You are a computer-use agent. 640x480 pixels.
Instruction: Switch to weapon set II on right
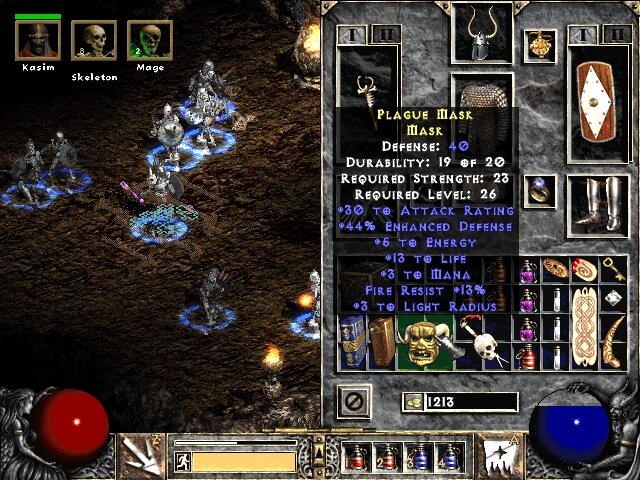point(613,36)
